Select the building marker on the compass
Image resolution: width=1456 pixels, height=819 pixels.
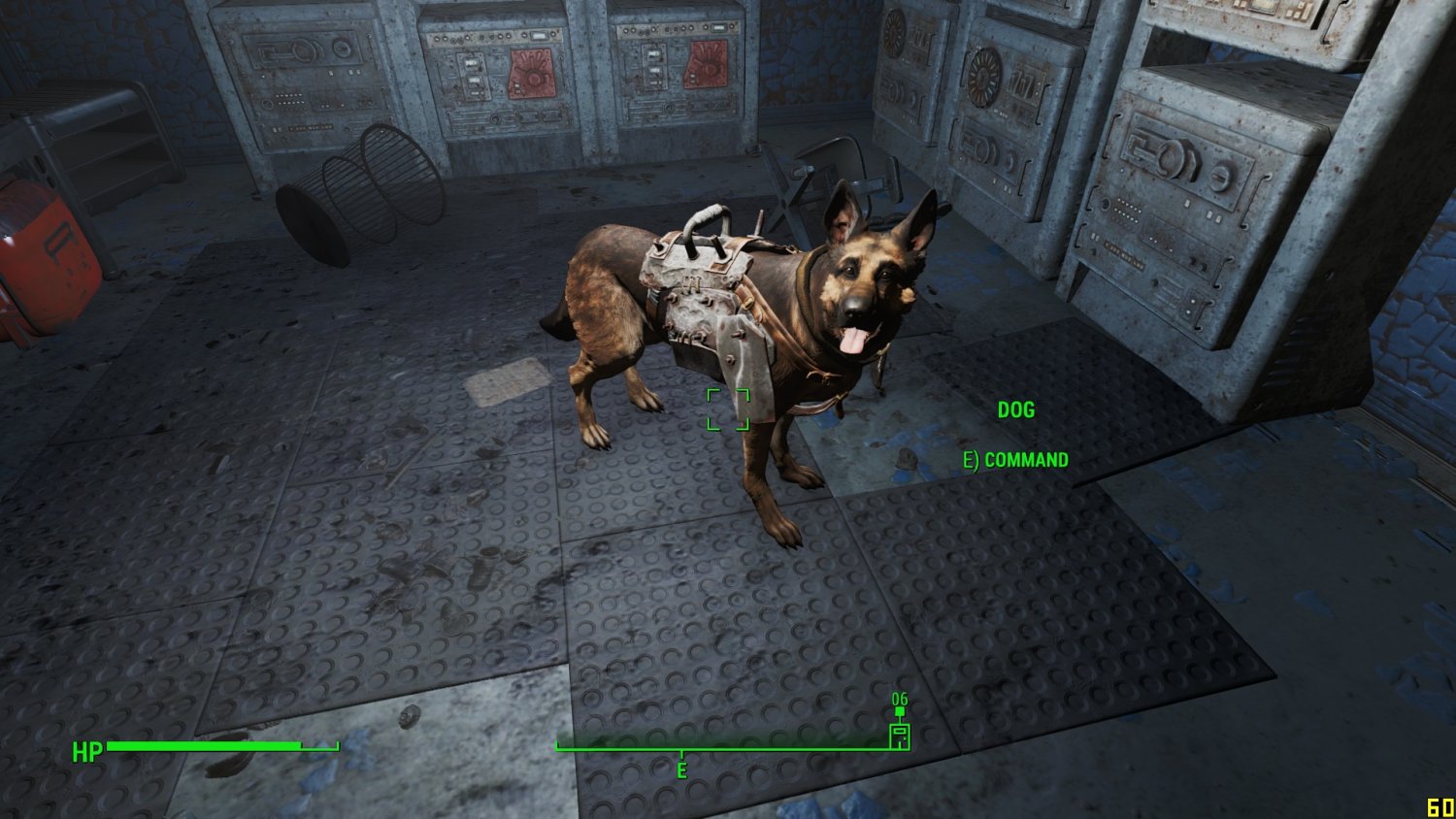pos(900,736)
